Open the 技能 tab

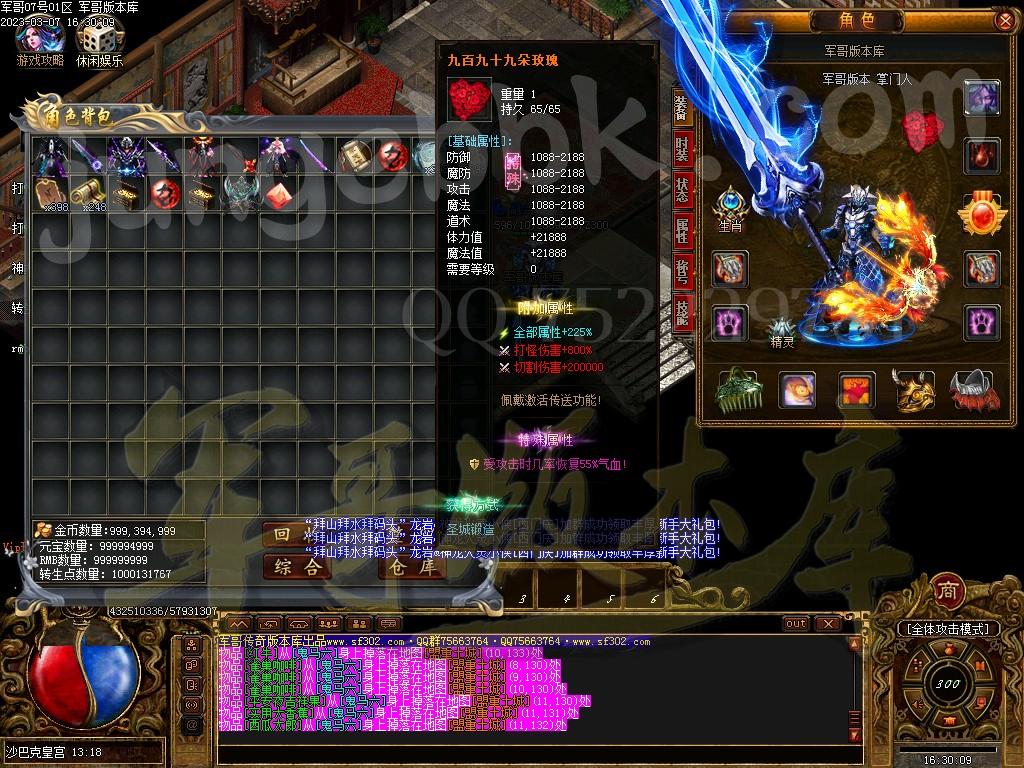[682, 313]
